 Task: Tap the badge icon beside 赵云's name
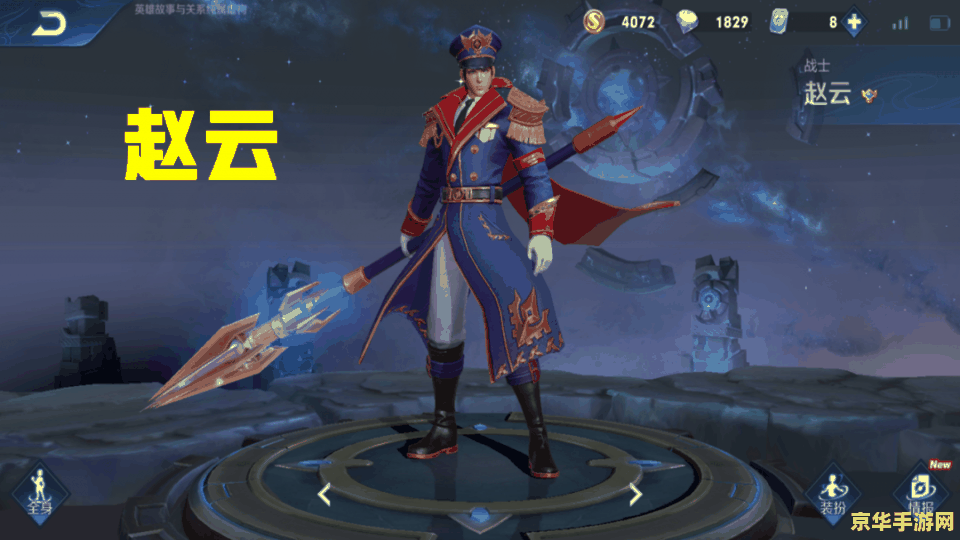click(x=869, y=96)
